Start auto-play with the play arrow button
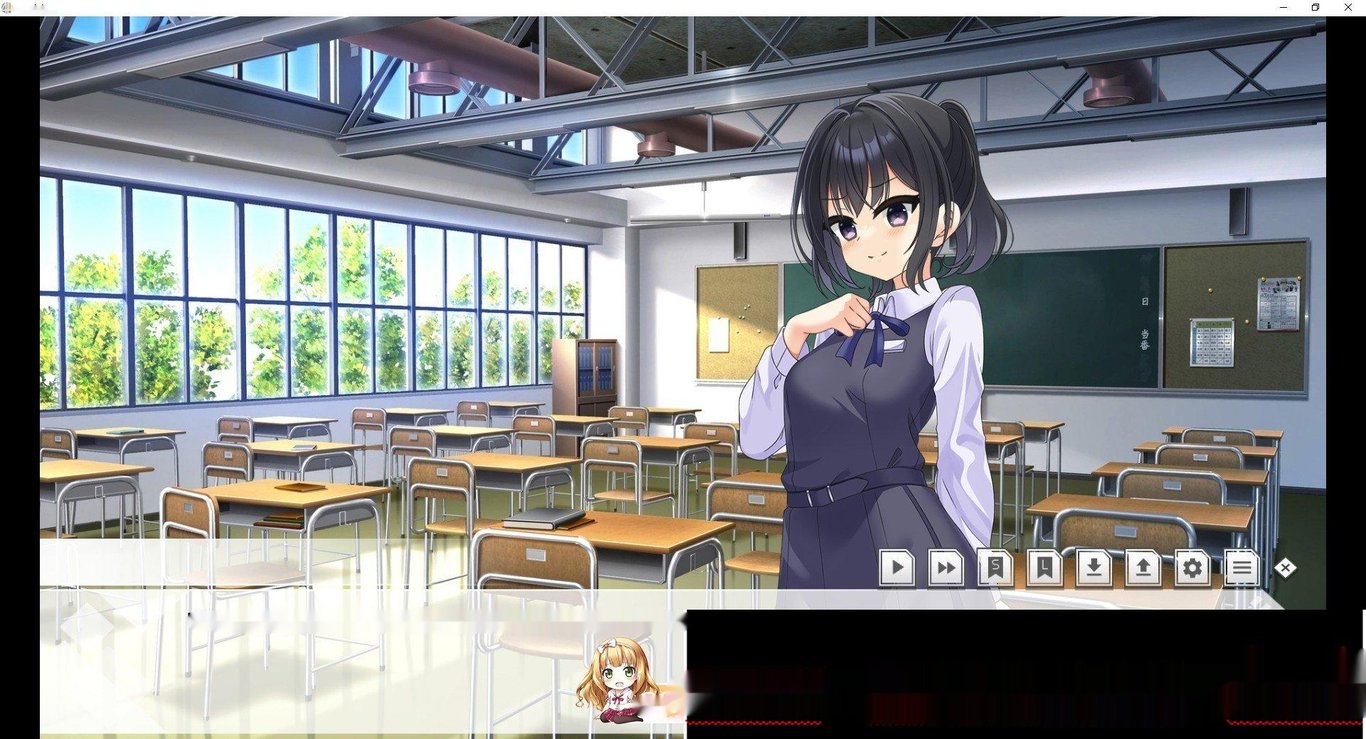This screenshot has width=1366, height=739. point(897,568)
